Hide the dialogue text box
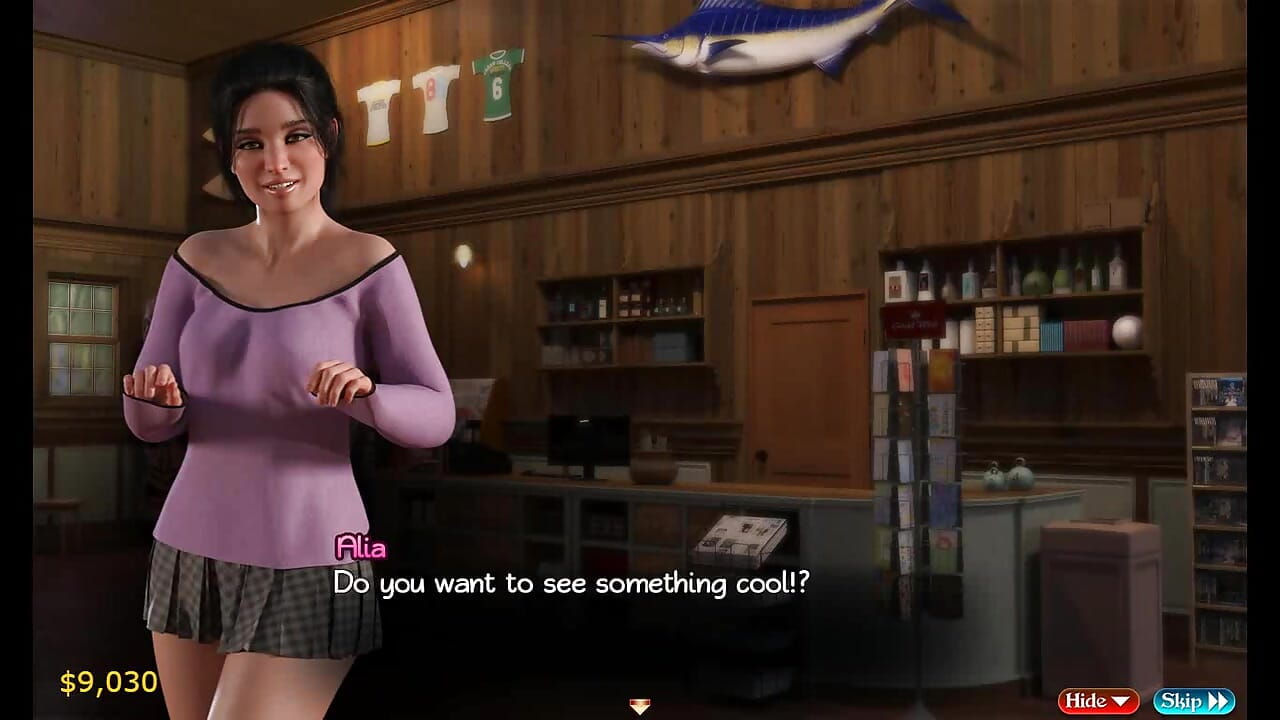The image size is (1280, 720). 1097,701
